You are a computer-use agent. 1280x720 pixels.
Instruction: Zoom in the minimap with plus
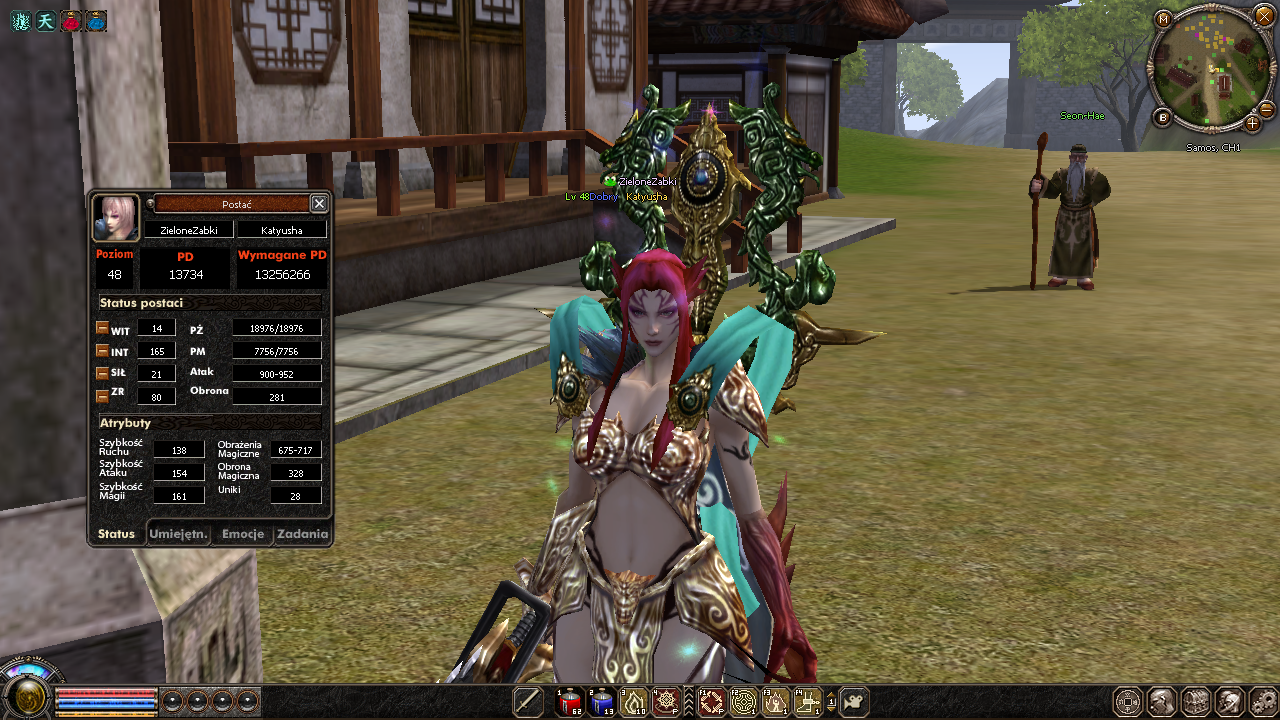tap(1252, 123)
